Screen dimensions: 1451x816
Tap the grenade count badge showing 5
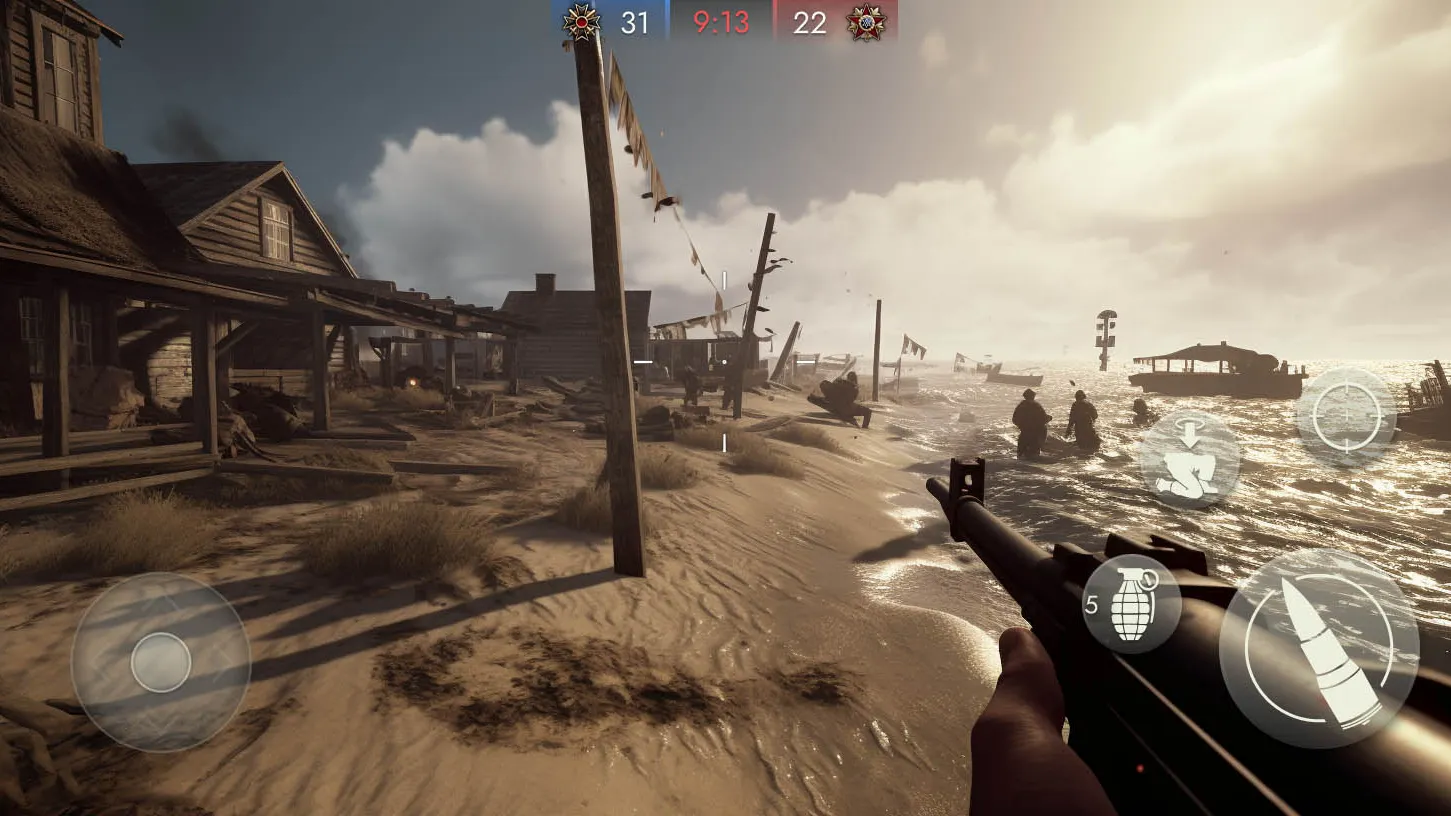1092,604
